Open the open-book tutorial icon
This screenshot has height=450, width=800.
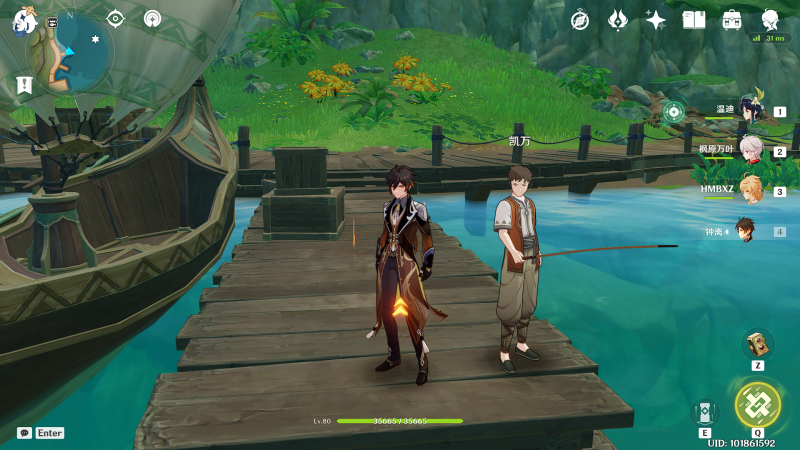coord(694,19)
